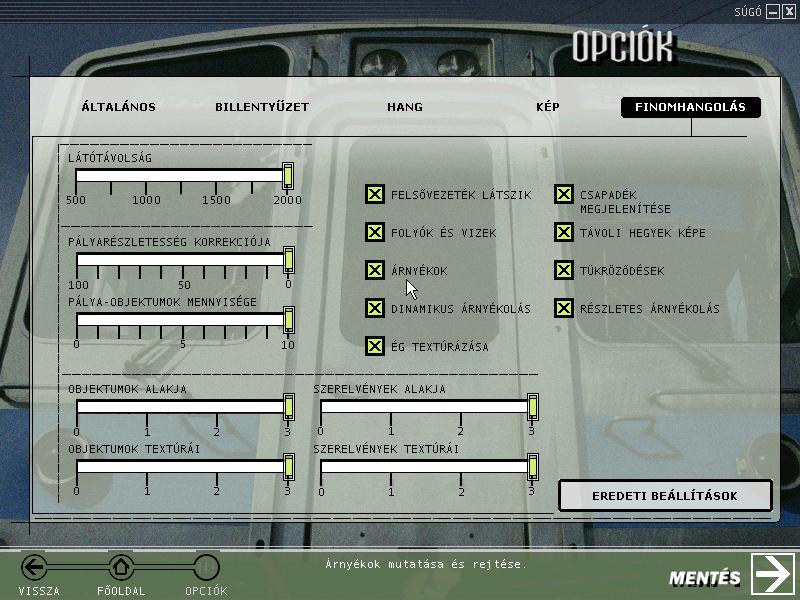The image size is (800, 600).
Task: Return to FŐOLDAL home screen
Action: [121, 568]
